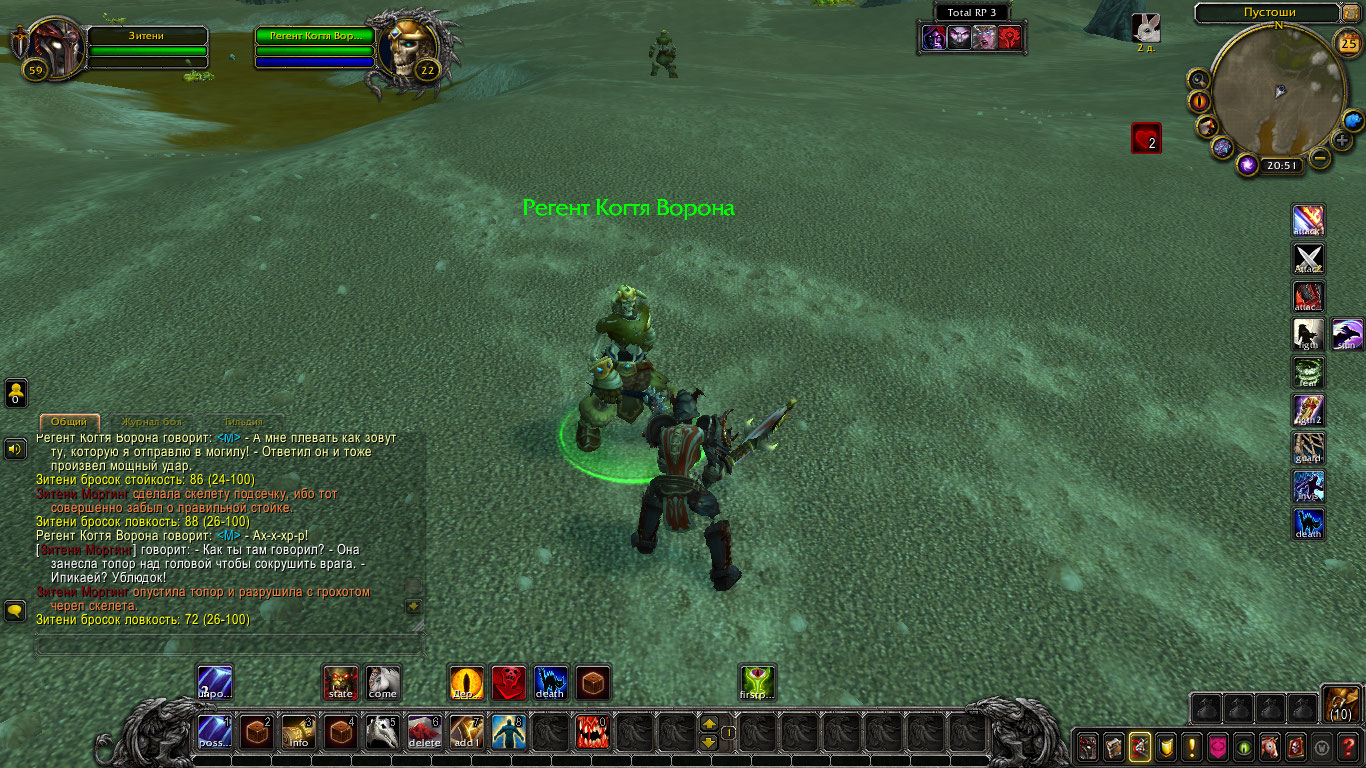
Task: Switch action bar page with up arrow
Action: tap(708, 724)
